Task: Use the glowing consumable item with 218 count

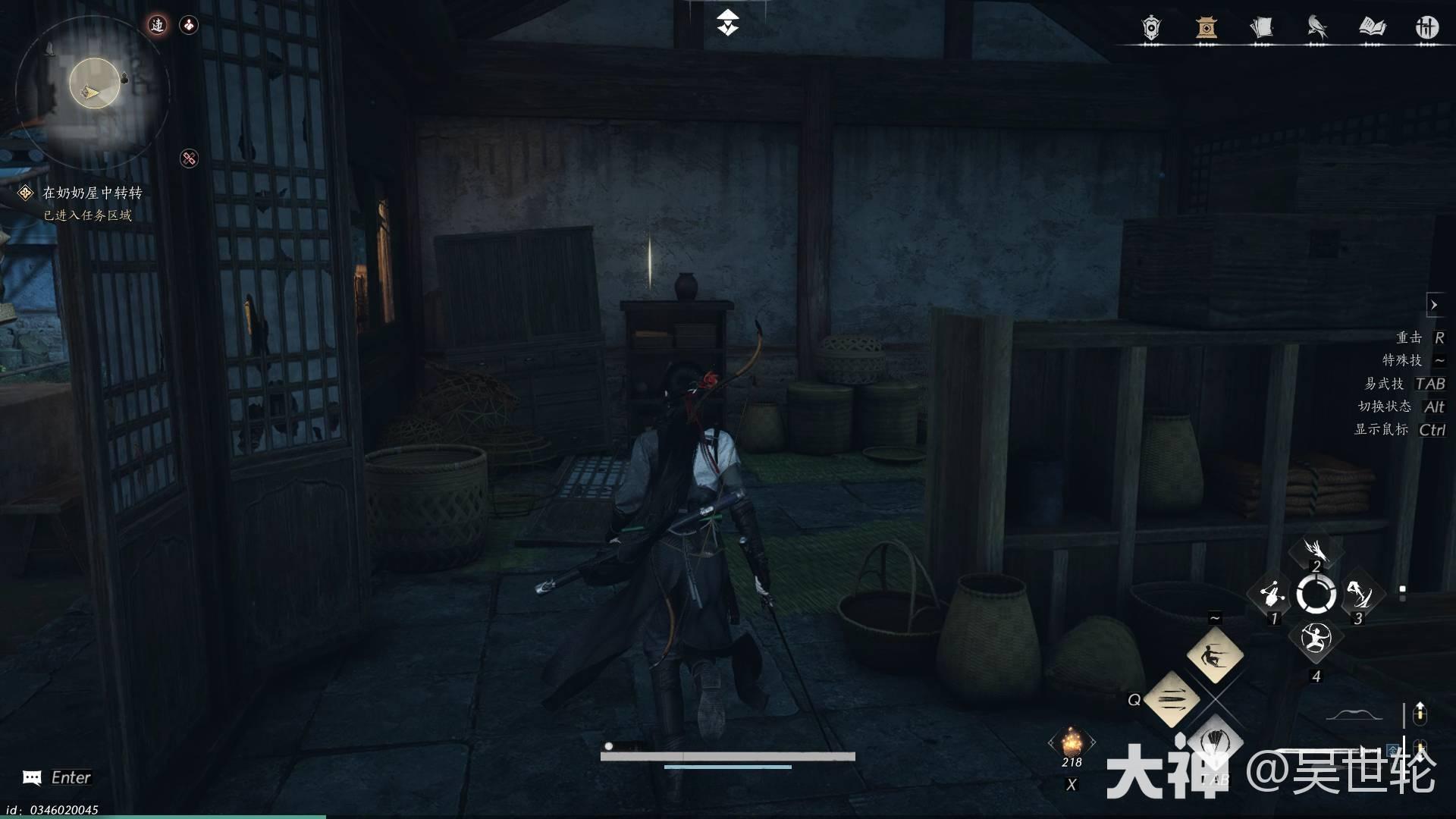Action: point(1072,741)
